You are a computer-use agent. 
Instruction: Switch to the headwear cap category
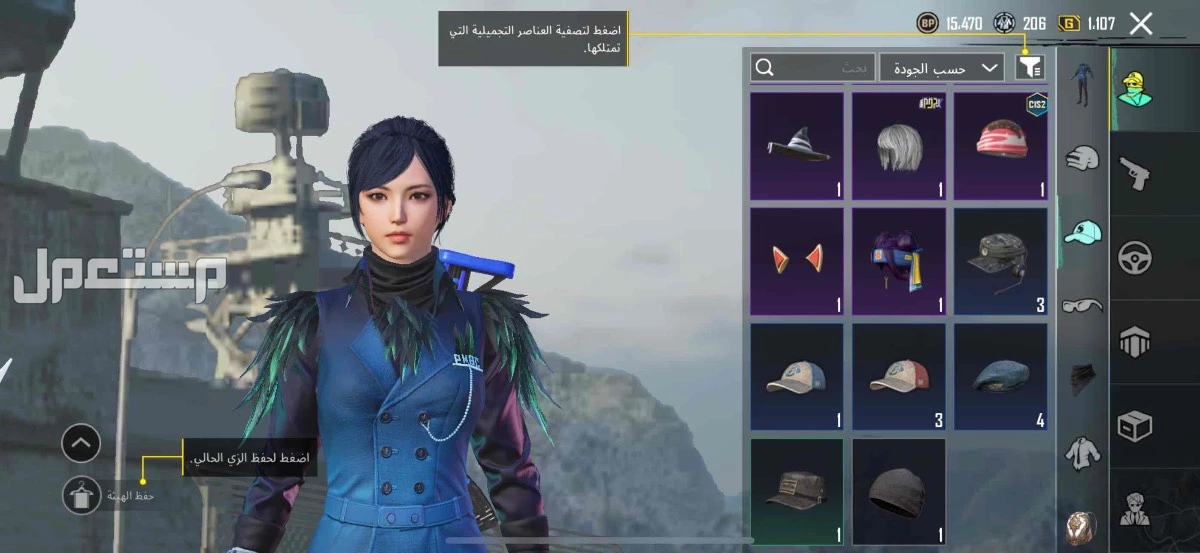coord(1082,232)
